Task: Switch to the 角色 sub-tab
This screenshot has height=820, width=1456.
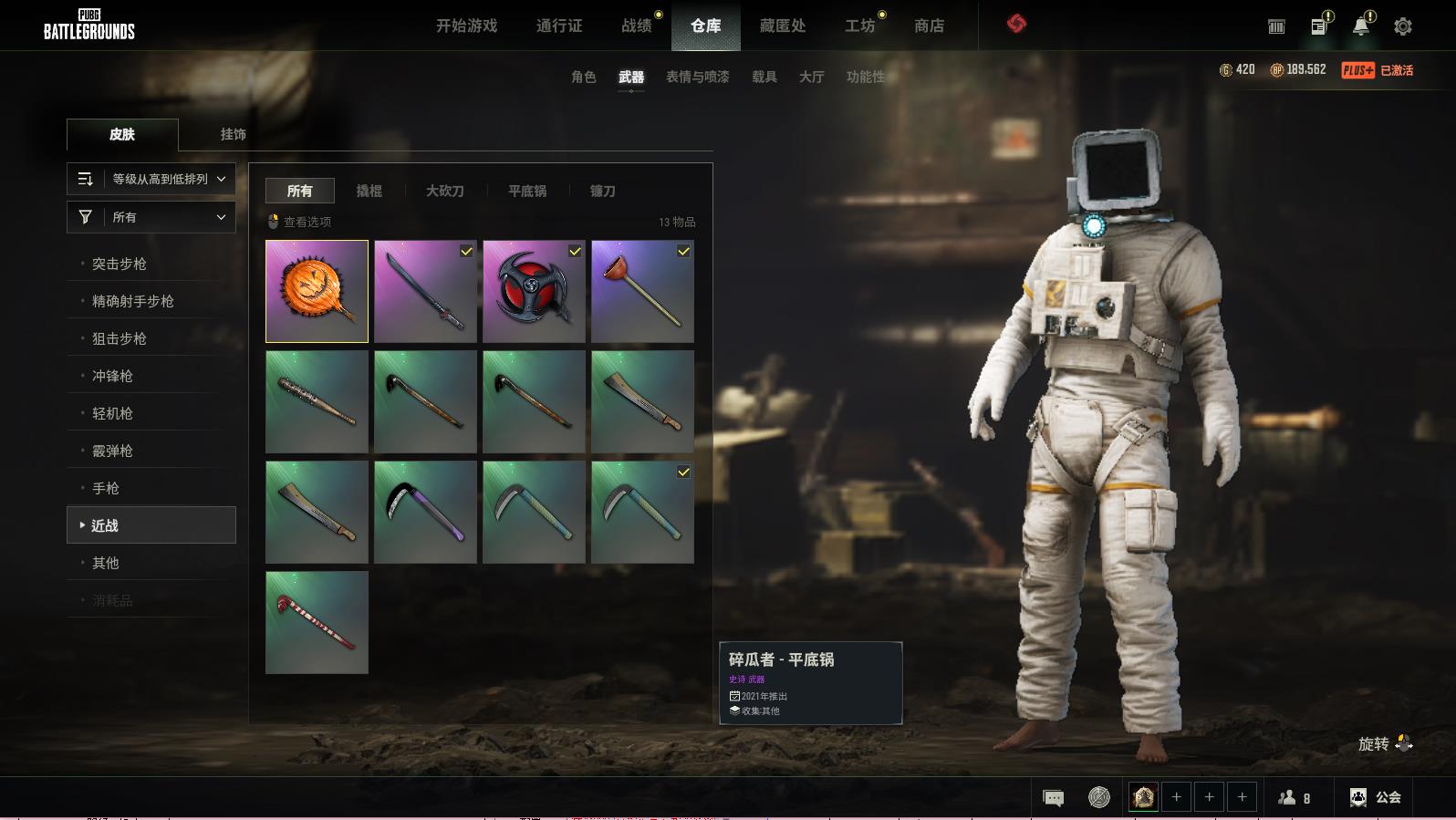Action: (x=584, y=77)
